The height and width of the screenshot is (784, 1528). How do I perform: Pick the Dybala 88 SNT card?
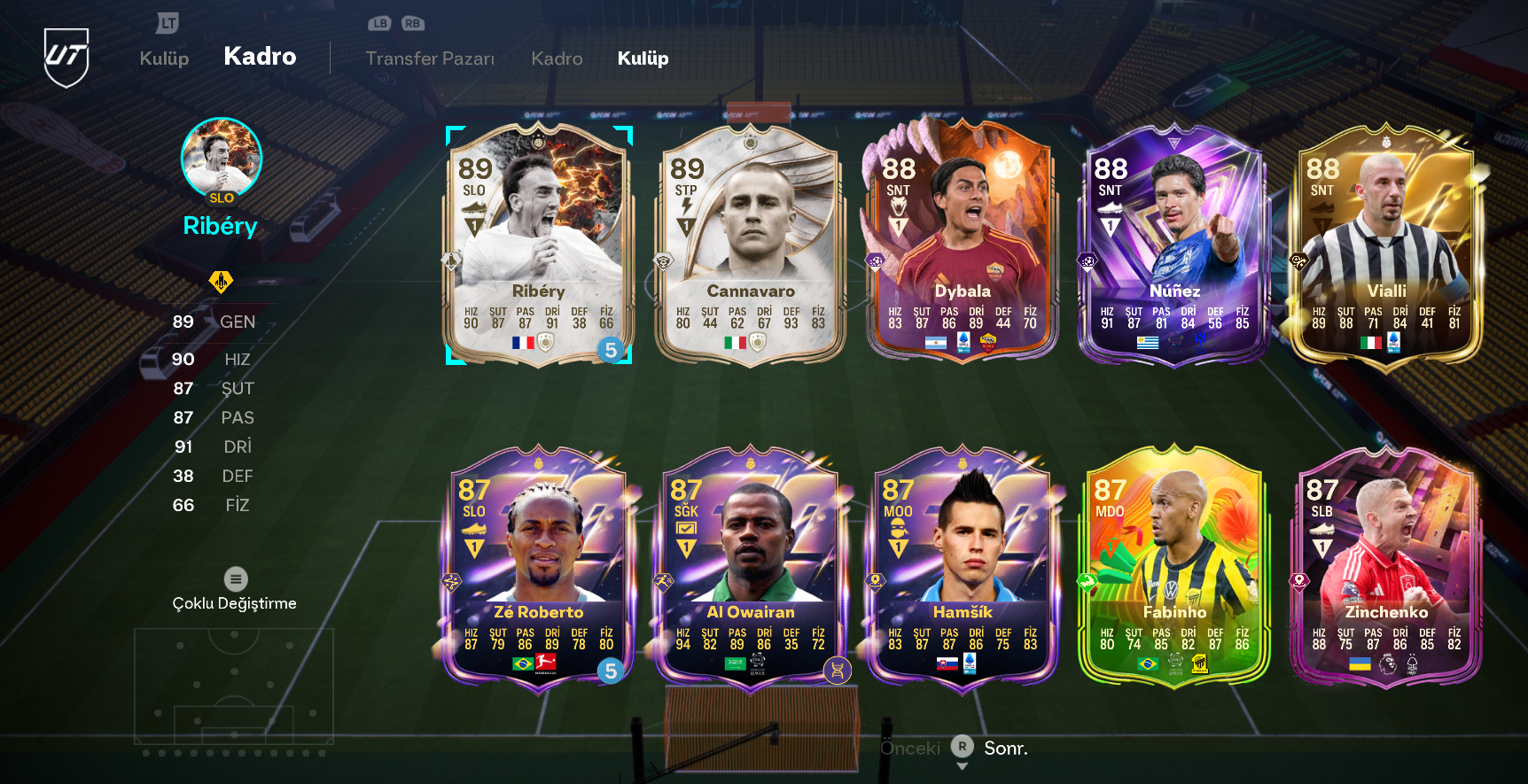(962, 245)
